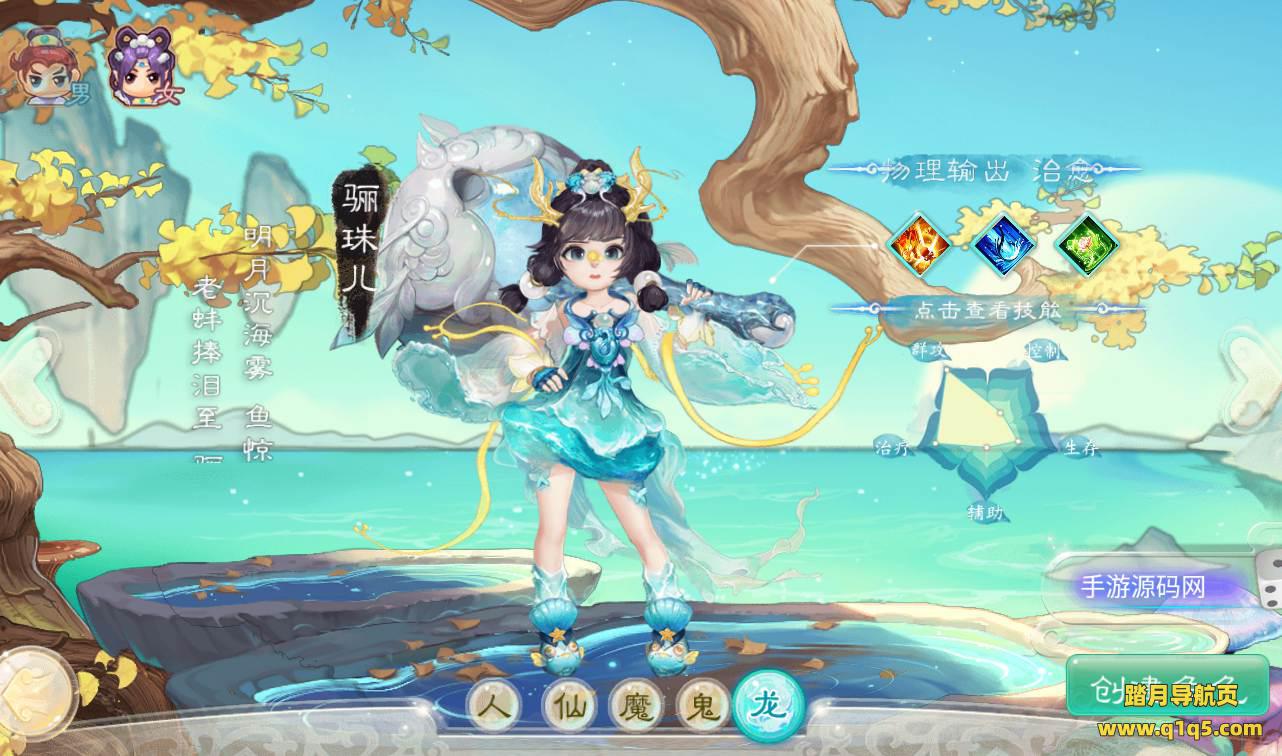The height and width of the screenshot is (756, 1282).
Task: View the red fire skill icon
Action: (919, 243)
